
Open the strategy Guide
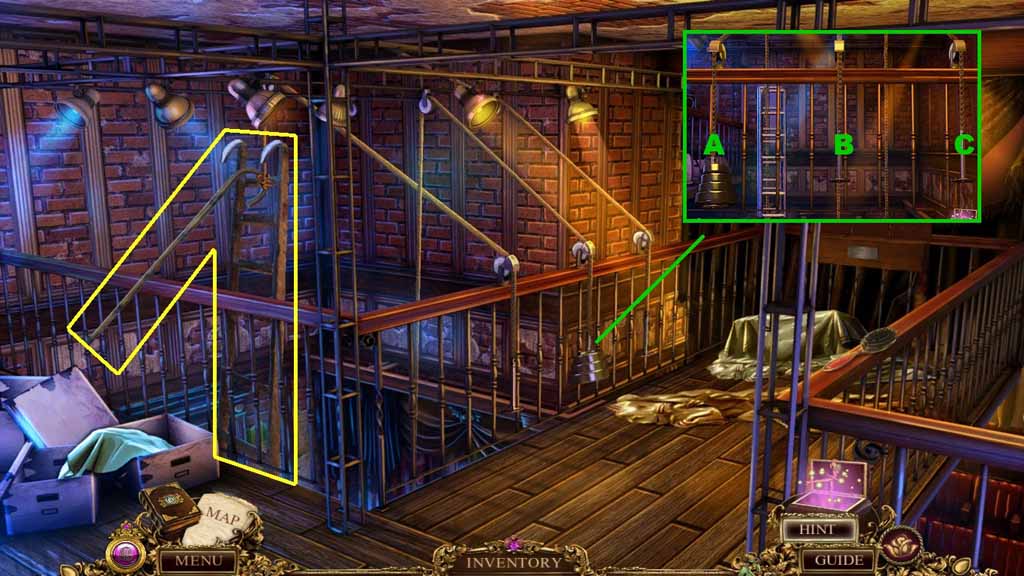[x=838, y=560]
